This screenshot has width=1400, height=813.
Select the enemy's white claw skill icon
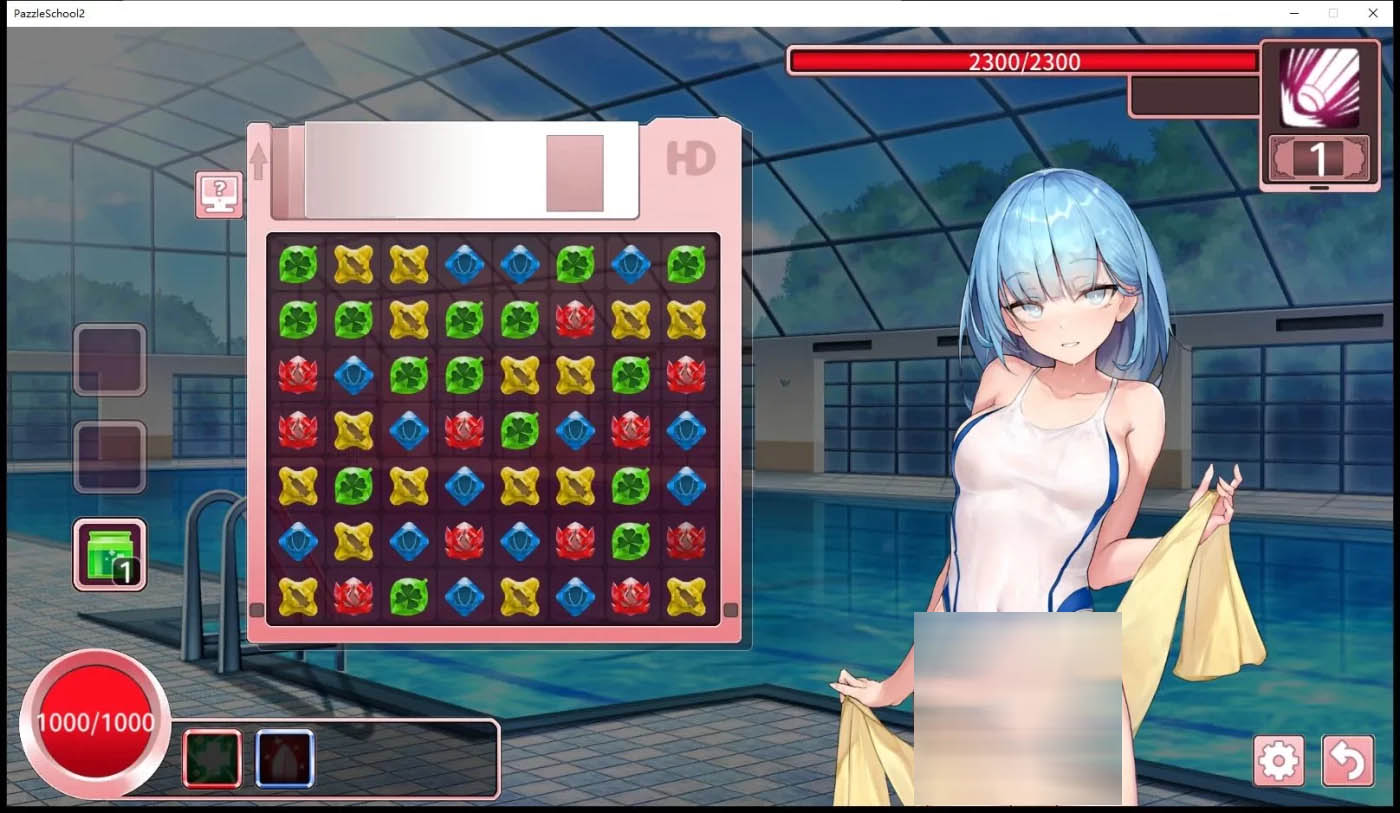(1319, 87)
